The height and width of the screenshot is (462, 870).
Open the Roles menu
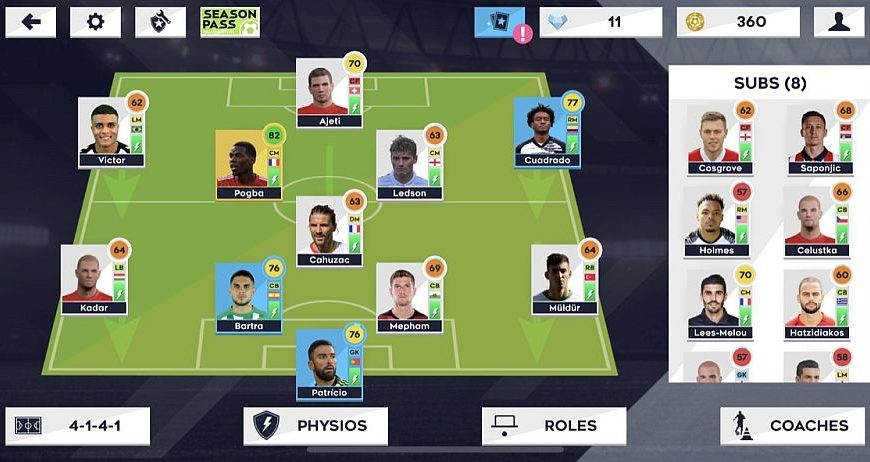pyautogui.click(x=554, y=426)
